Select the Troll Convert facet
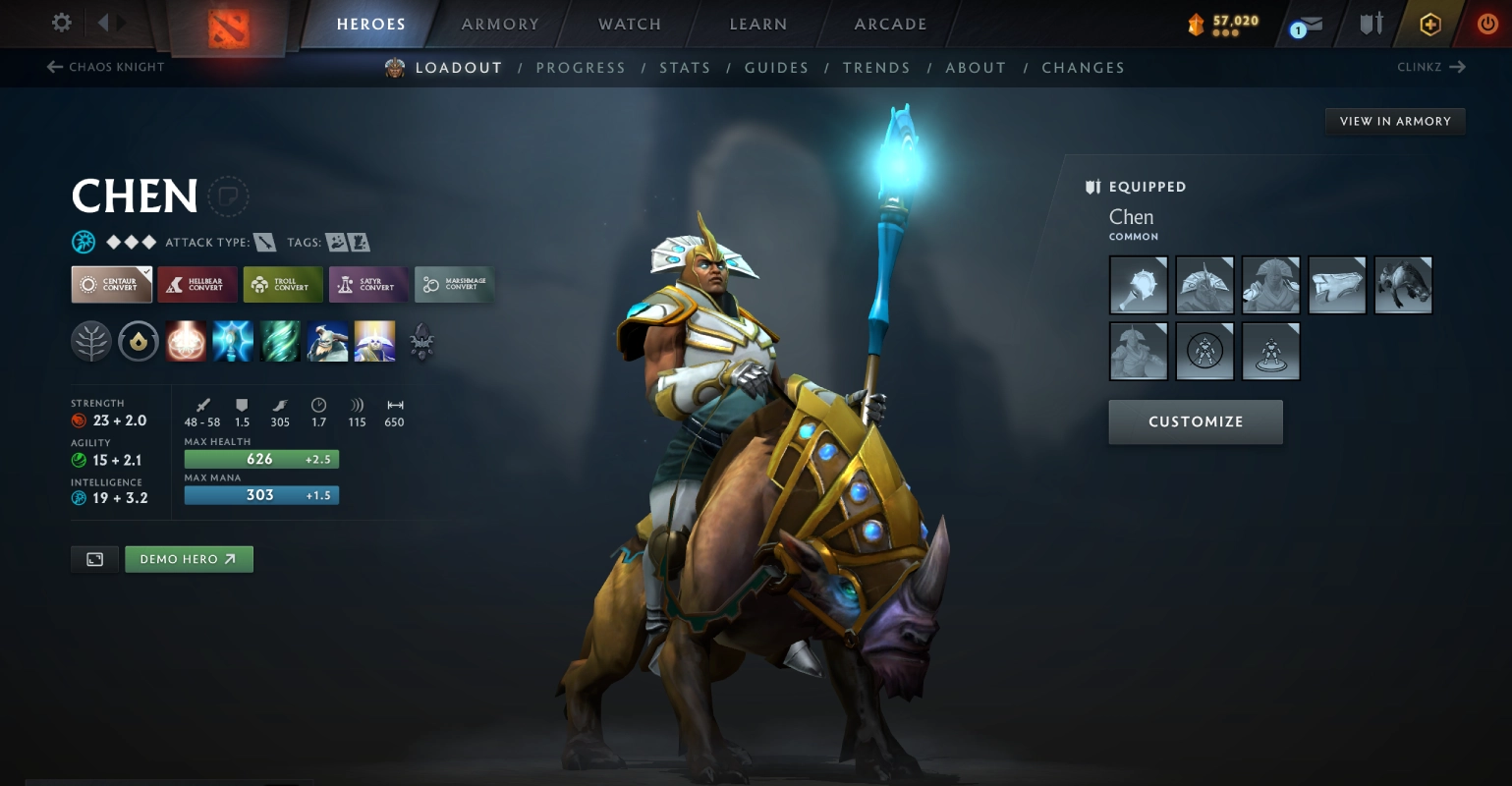The height and width of the screenshot is (786, 1512). click(283, 284)
